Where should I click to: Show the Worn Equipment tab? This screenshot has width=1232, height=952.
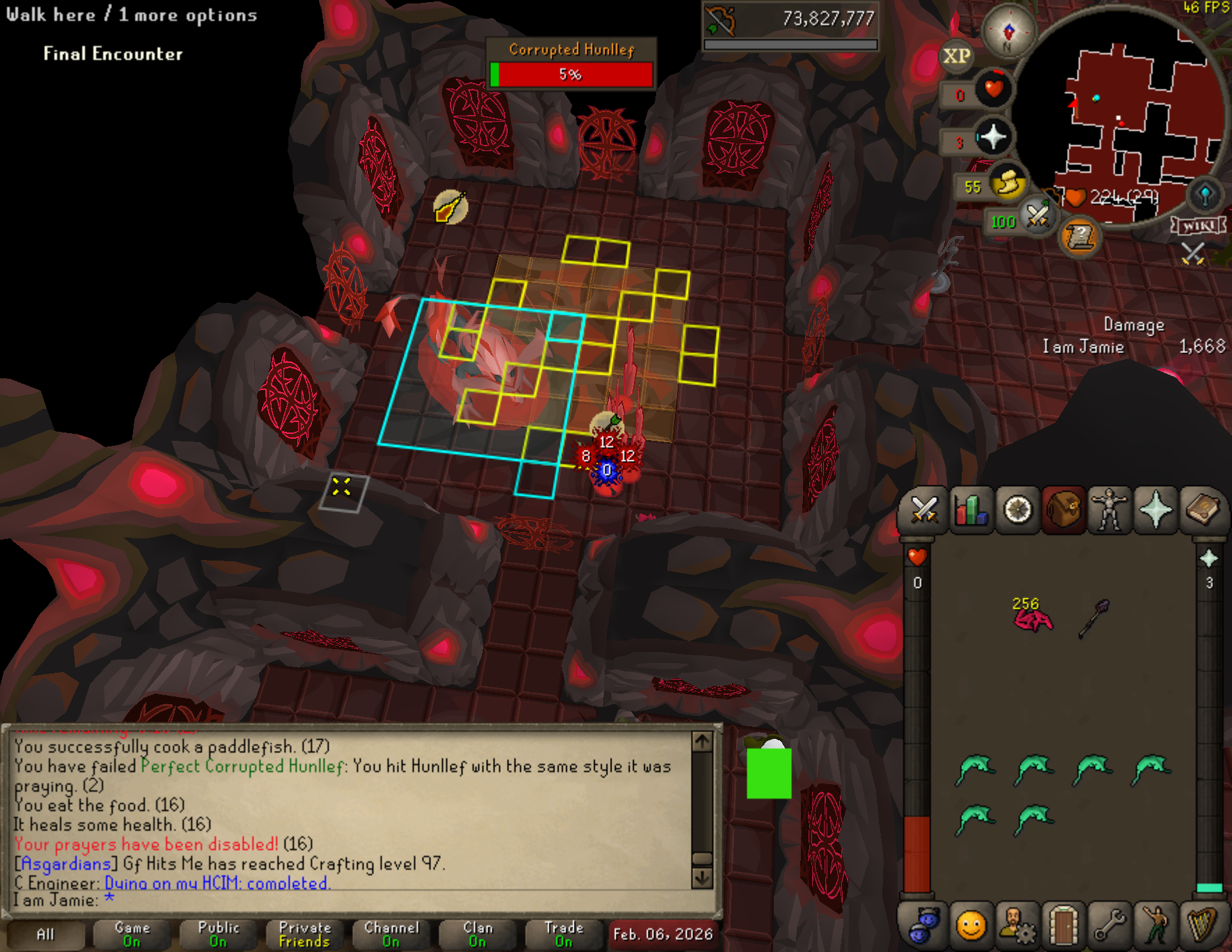1109,510
